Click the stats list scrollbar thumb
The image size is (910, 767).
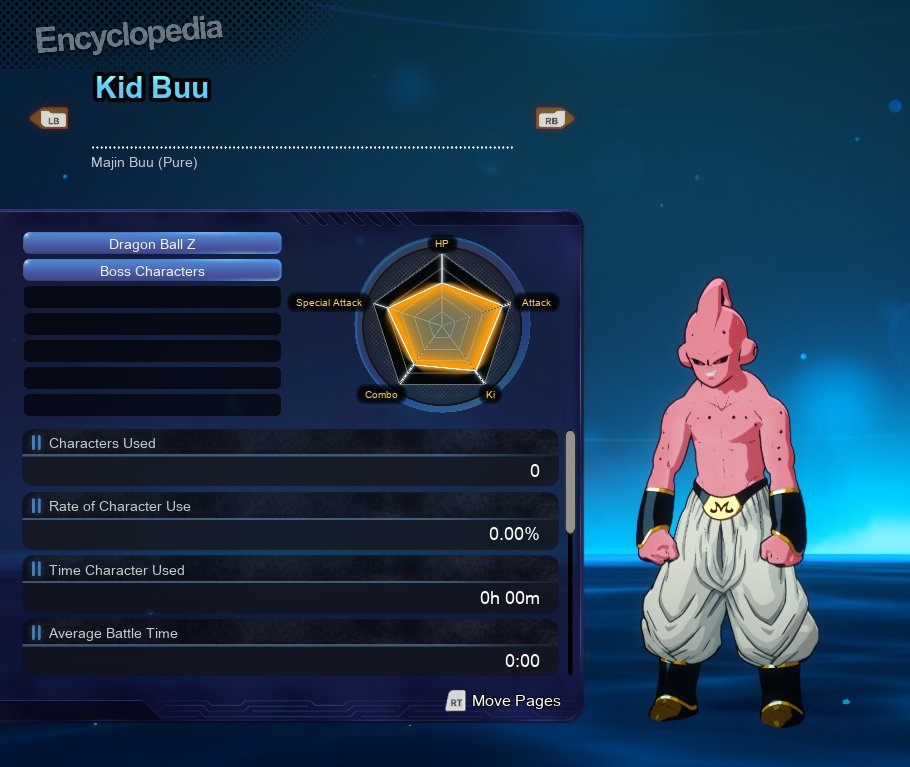[x=570, y=481]
